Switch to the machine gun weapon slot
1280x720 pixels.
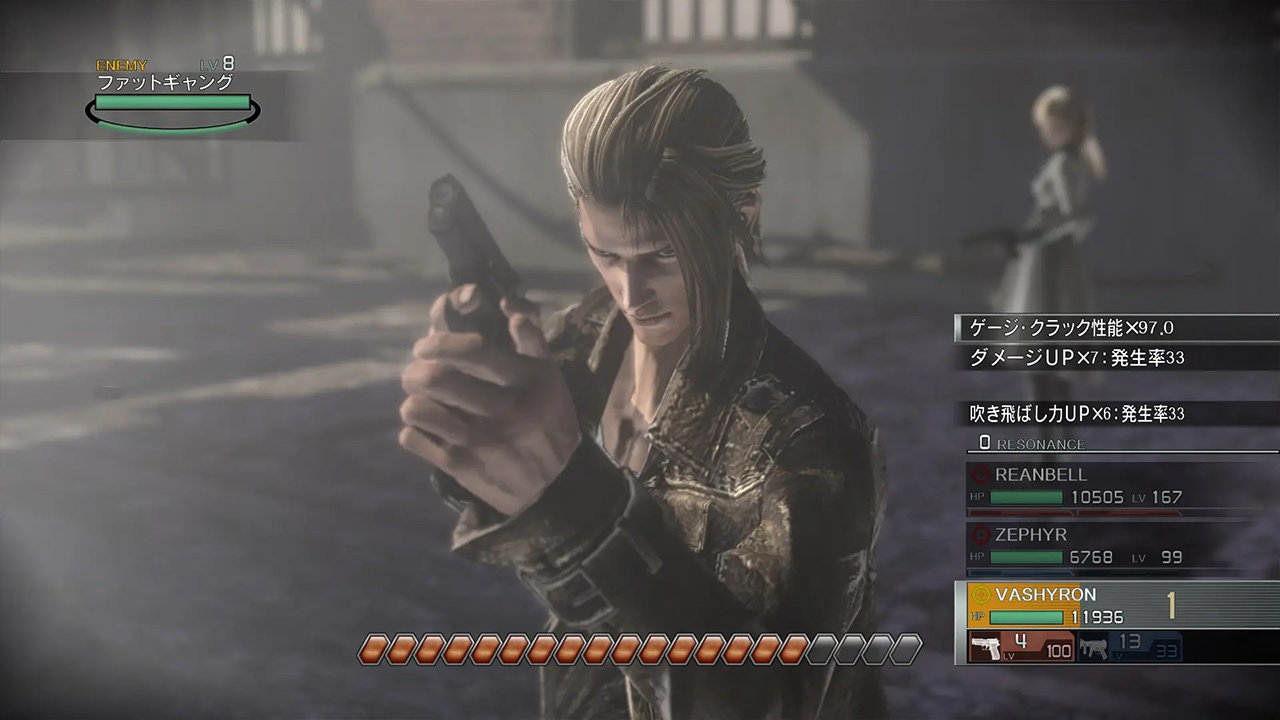[1129, 647]
